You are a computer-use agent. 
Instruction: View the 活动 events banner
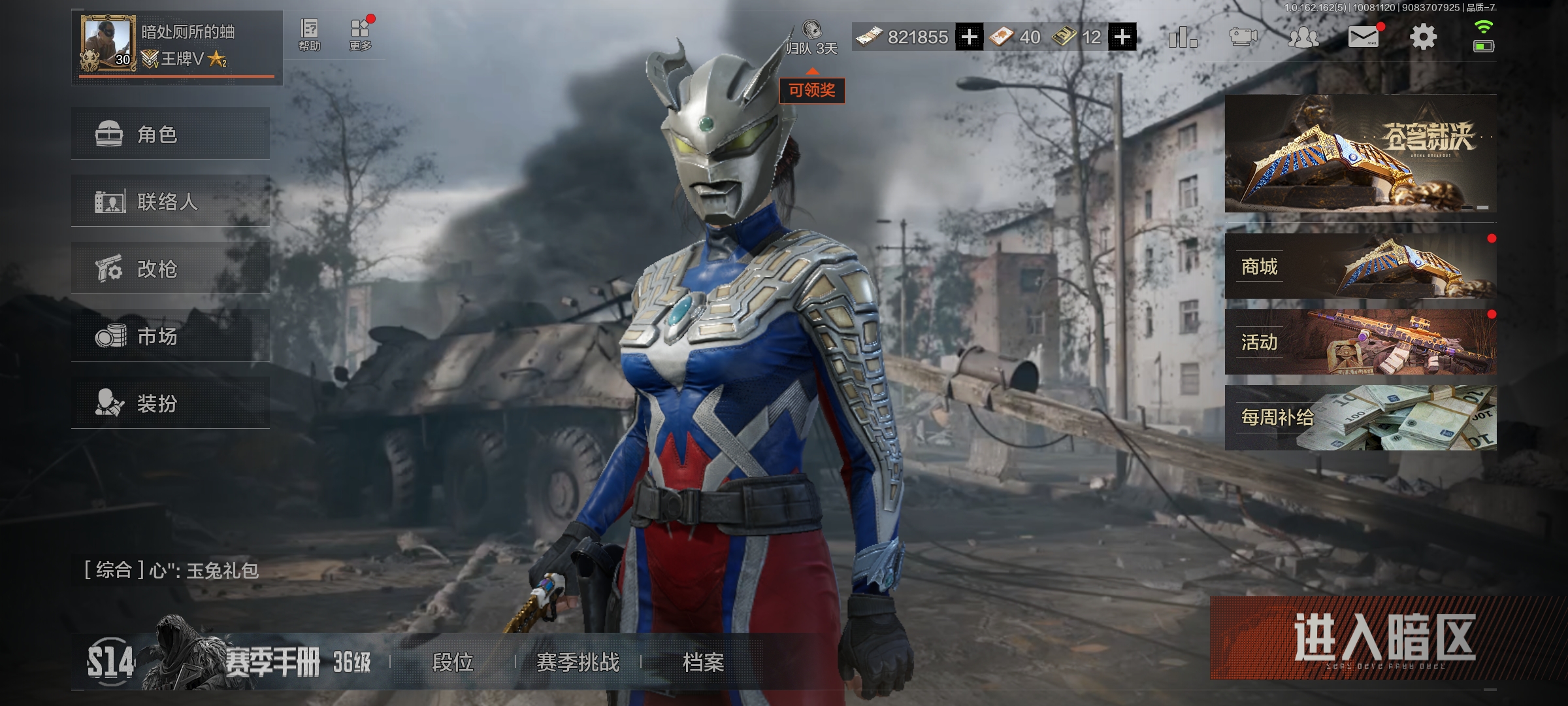[1360, 342]
